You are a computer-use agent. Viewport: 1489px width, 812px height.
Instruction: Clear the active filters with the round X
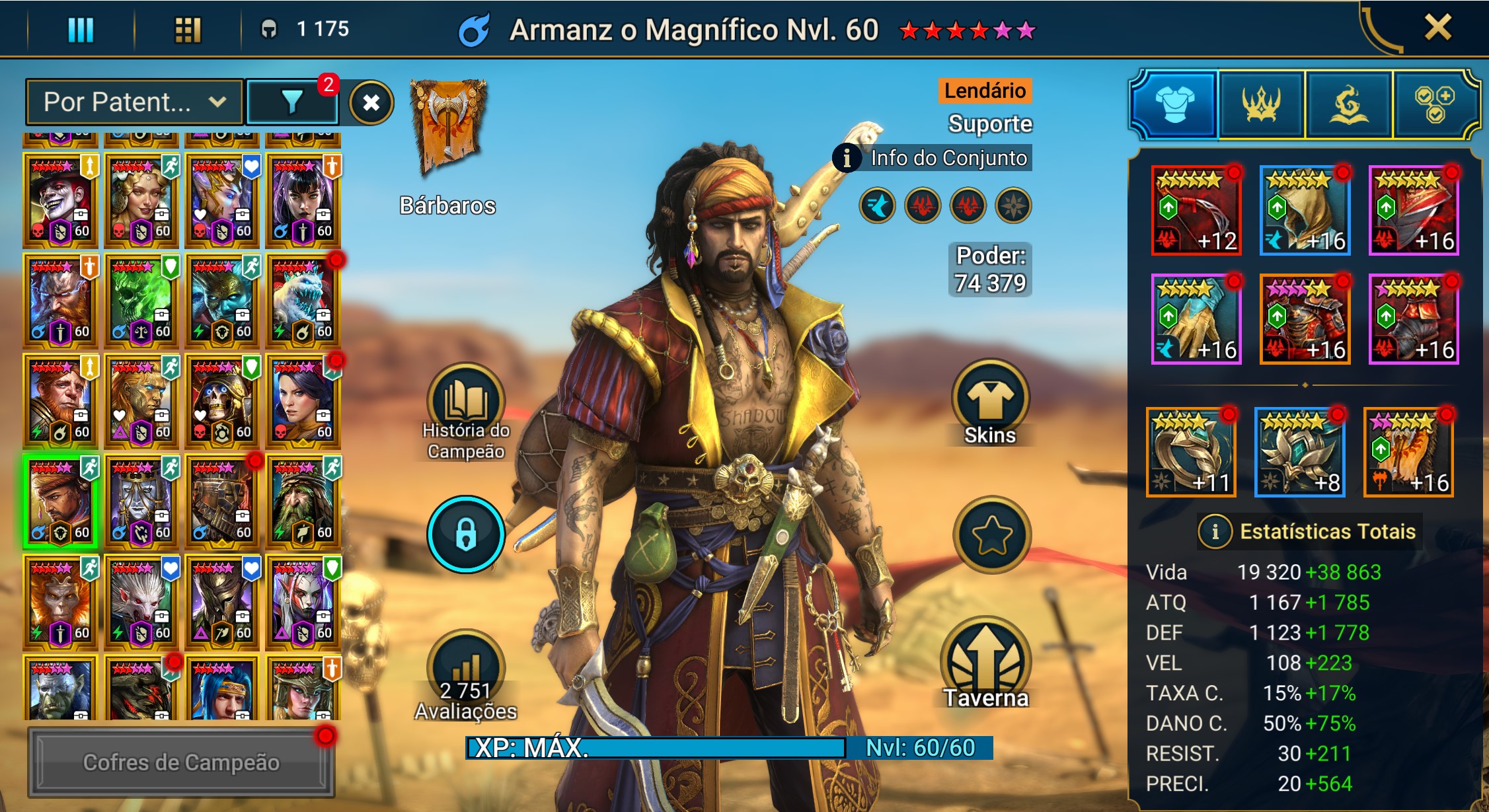pyautogui.click(x=371, y=102)
